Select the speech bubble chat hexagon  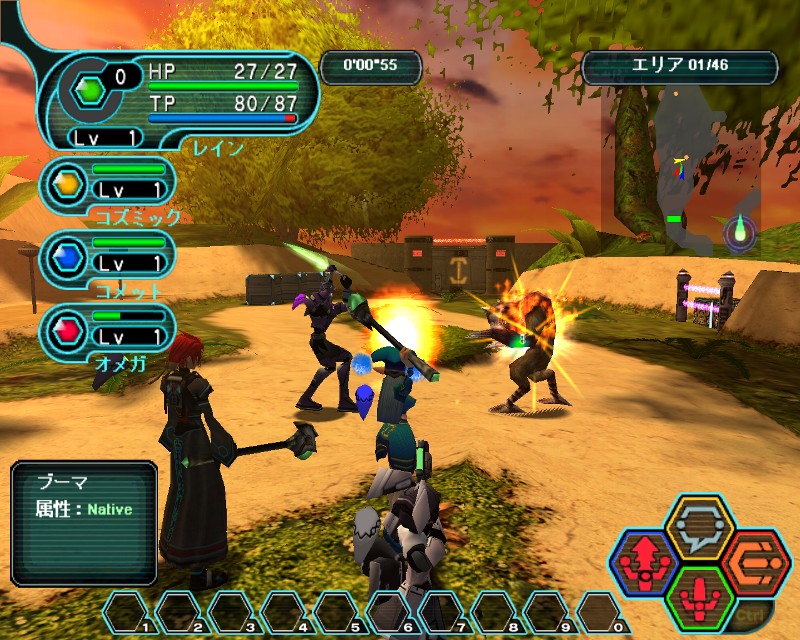click(700, 527)
